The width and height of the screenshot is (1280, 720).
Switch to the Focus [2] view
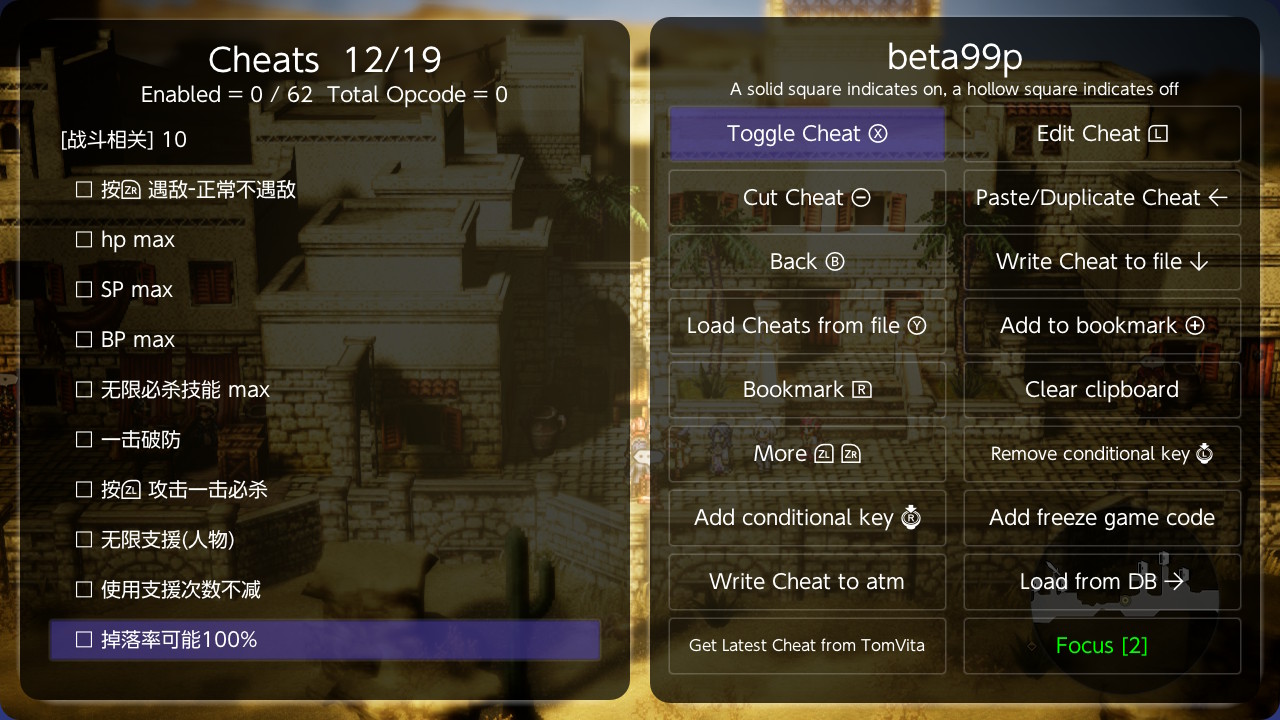coord(1101,645)
